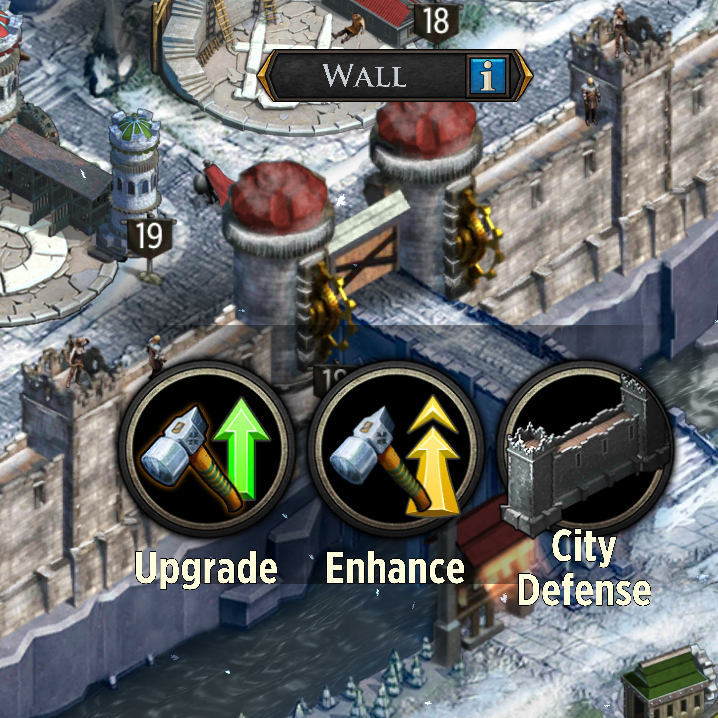Open the City Defense menu
This screenshot has width=718, height=718.
click(x=583, y=449)
